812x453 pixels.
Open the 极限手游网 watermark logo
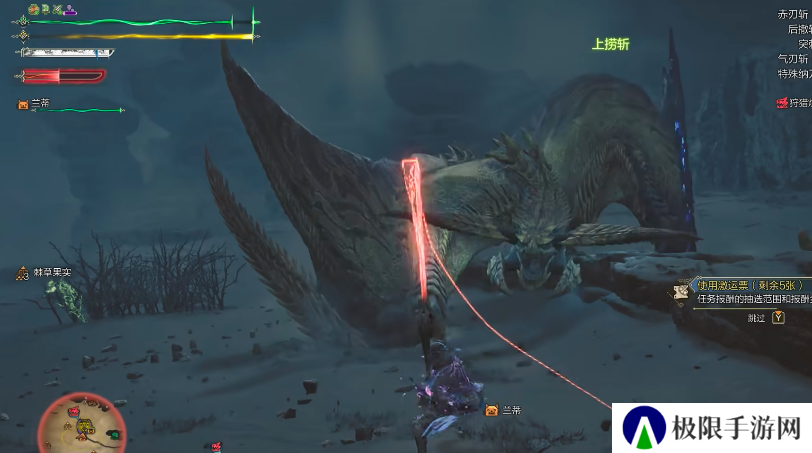pyautogui.click(x=711, y=427)
